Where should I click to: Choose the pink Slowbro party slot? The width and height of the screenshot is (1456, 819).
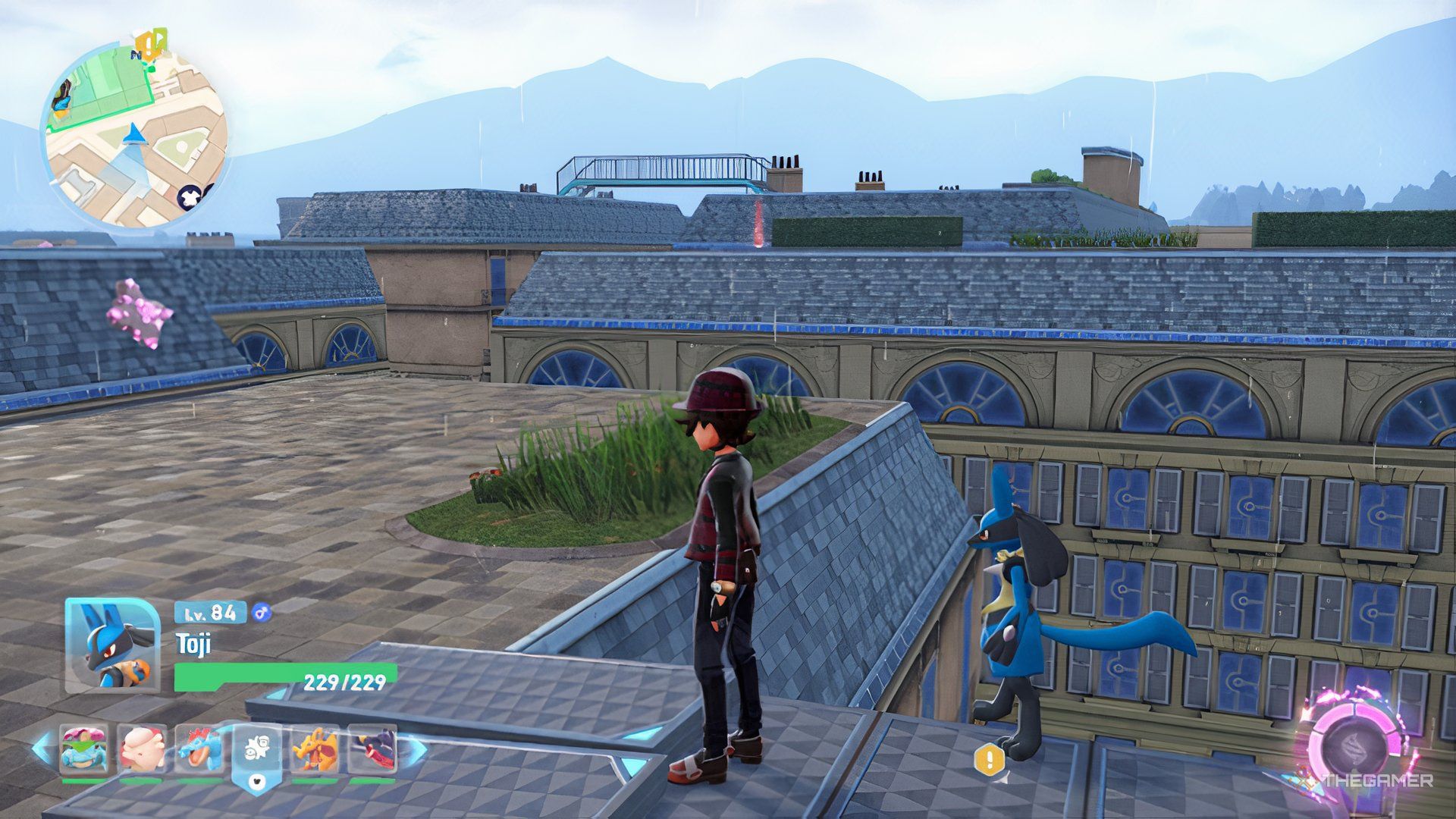click(x=141, y=749)
